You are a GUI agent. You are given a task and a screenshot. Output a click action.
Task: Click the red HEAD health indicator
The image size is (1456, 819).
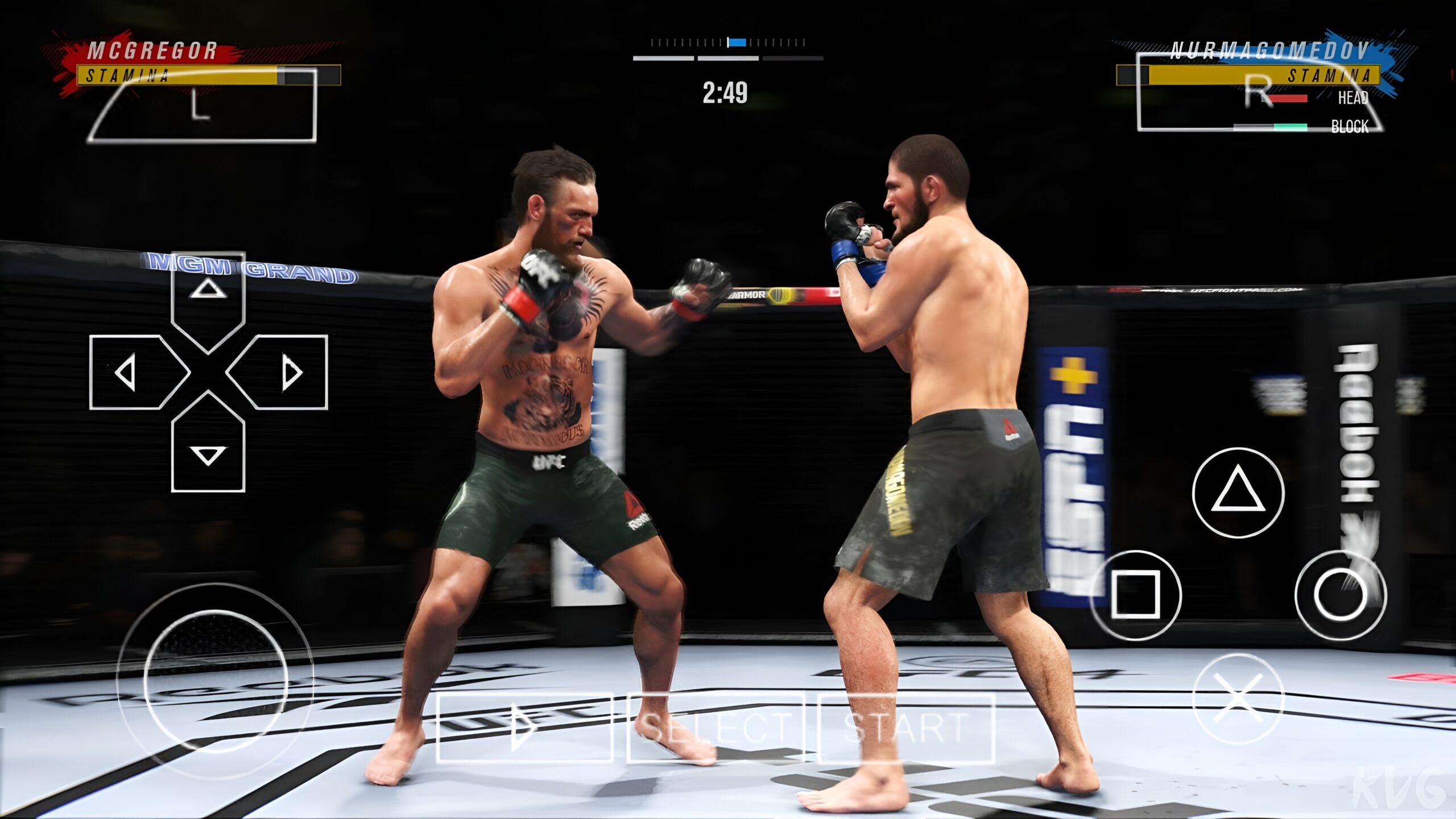[x=1288, y=98]
